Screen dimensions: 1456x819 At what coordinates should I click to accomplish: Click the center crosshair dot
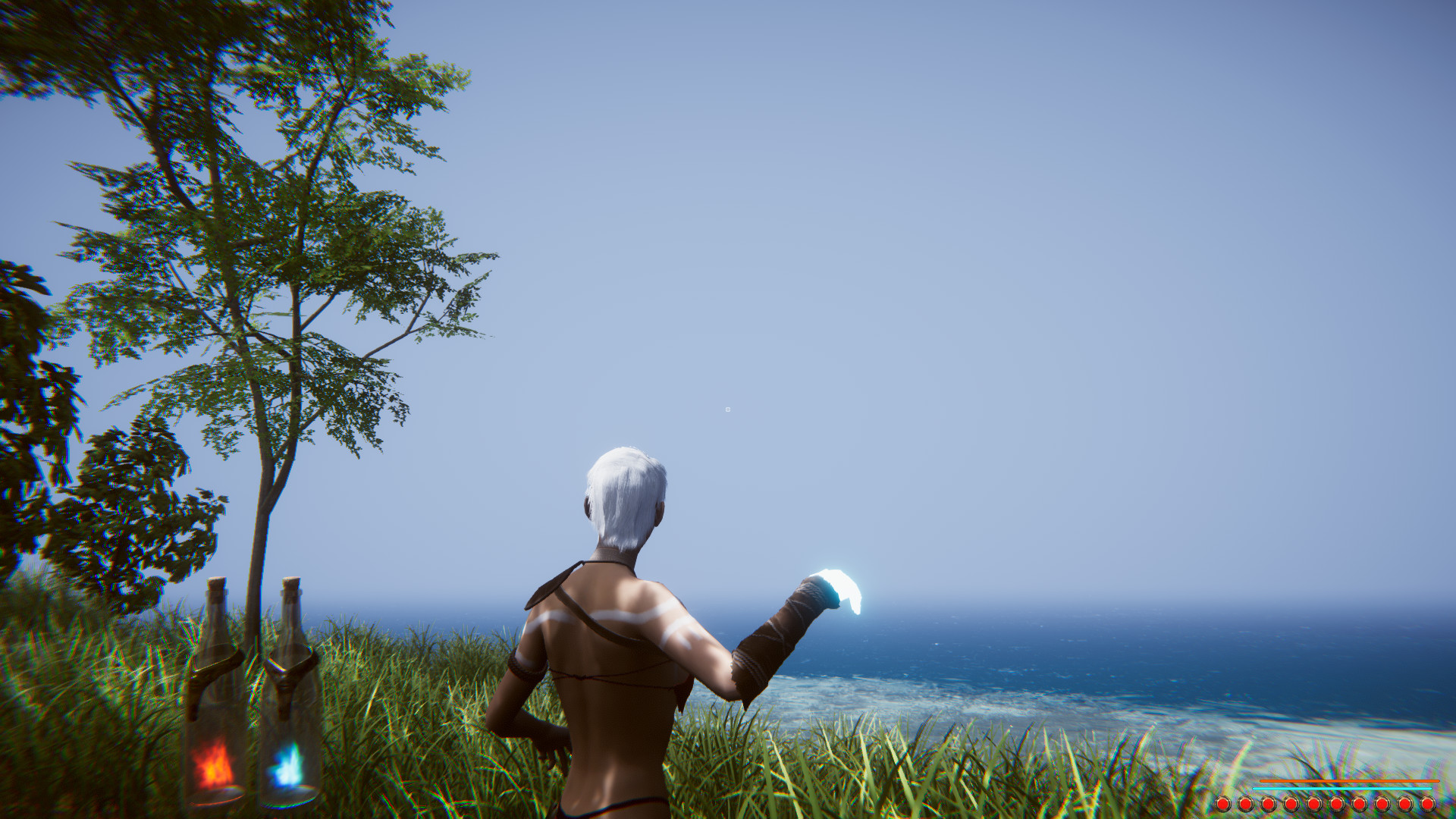coord(728,409)
